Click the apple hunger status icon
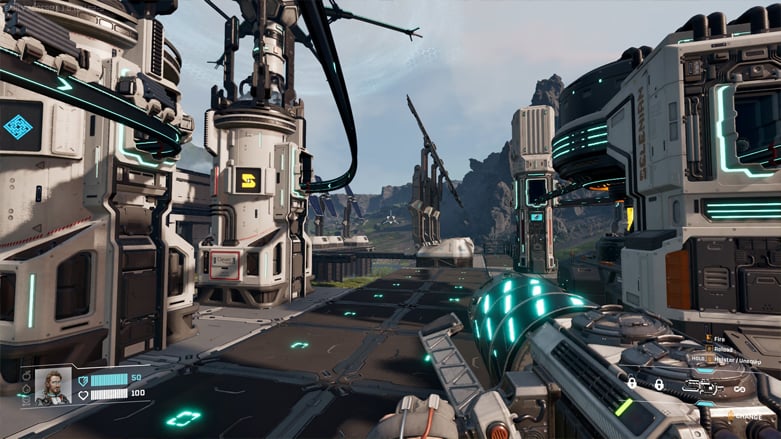The width and height of the screenshot is (781, 439). point(26,376)
